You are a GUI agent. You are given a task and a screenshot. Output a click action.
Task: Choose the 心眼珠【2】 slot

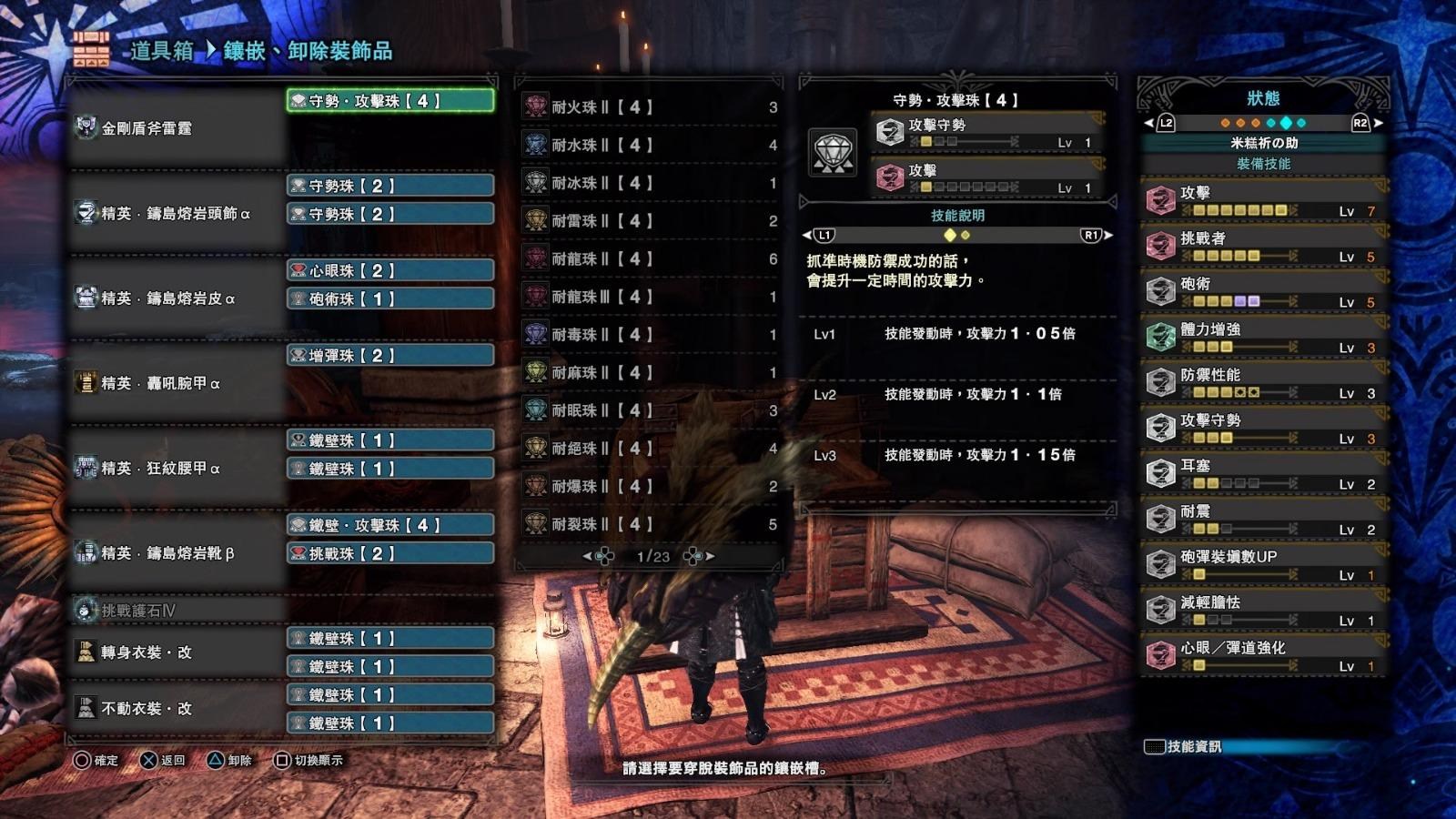pos(390,270)
